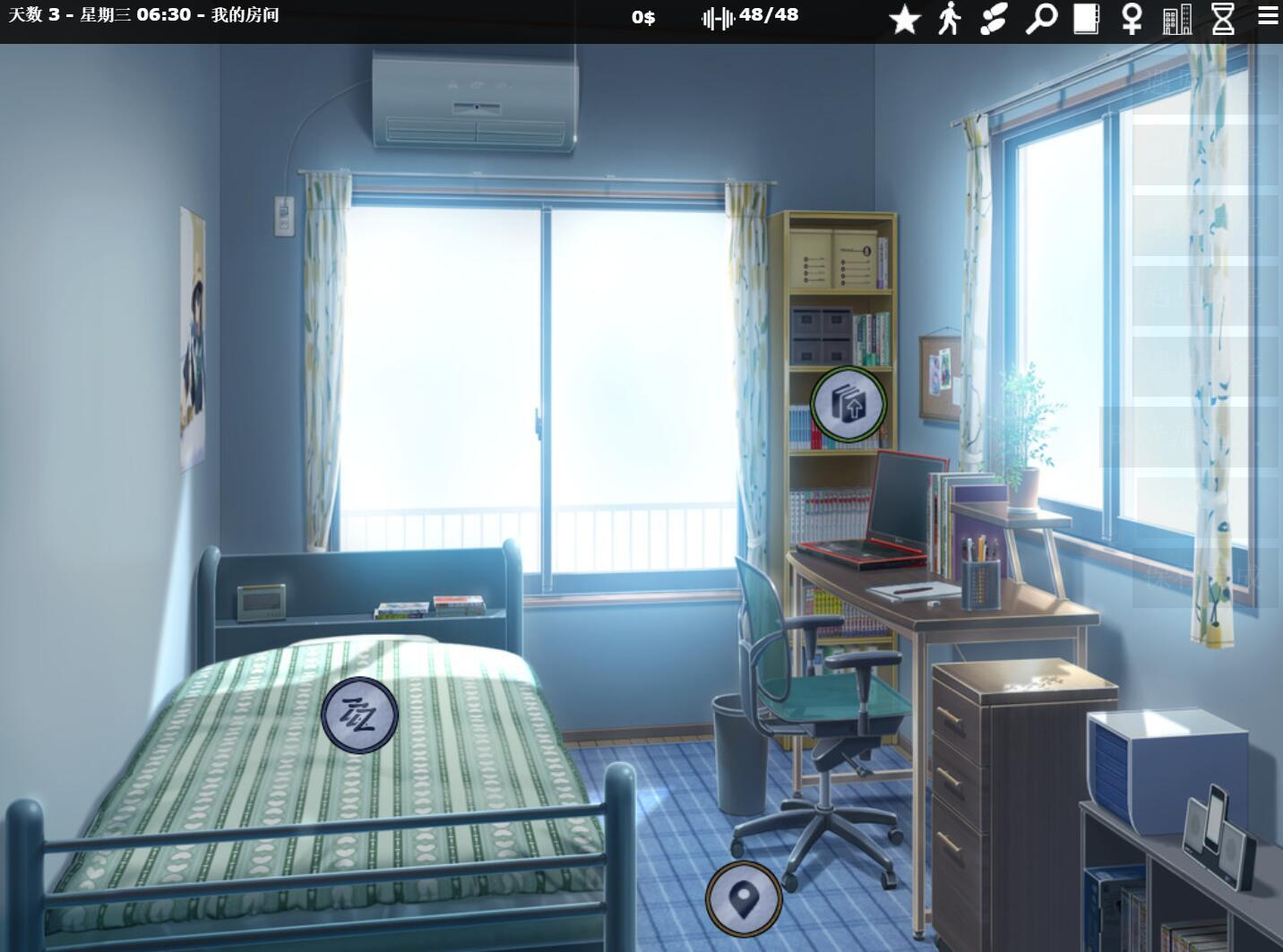Open the notebook journal icon

click(1086, 18)
